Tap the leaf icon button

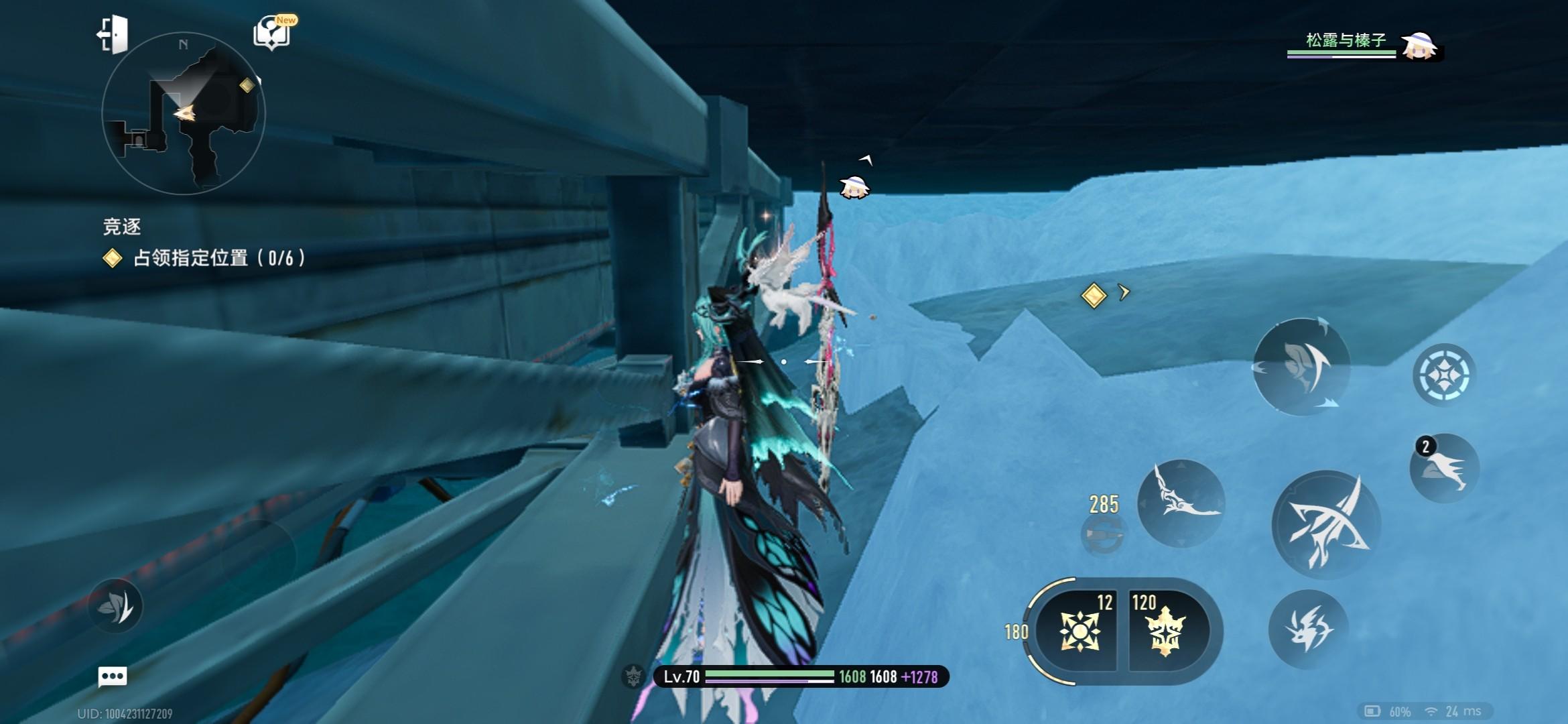point(115,607)
